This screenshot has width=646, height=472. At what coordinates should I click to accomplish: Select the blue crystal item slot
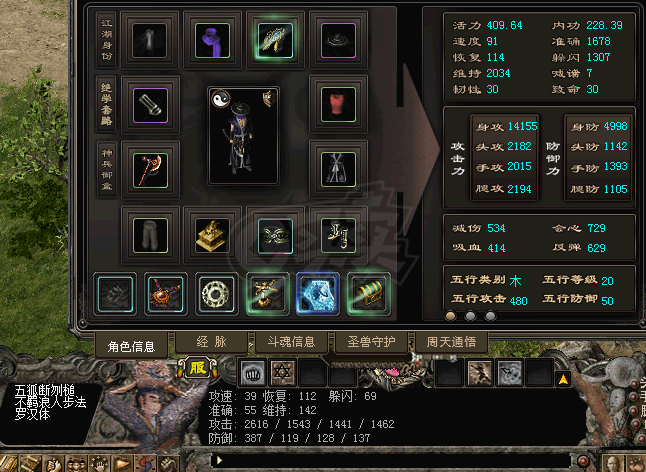coord(318,293)
